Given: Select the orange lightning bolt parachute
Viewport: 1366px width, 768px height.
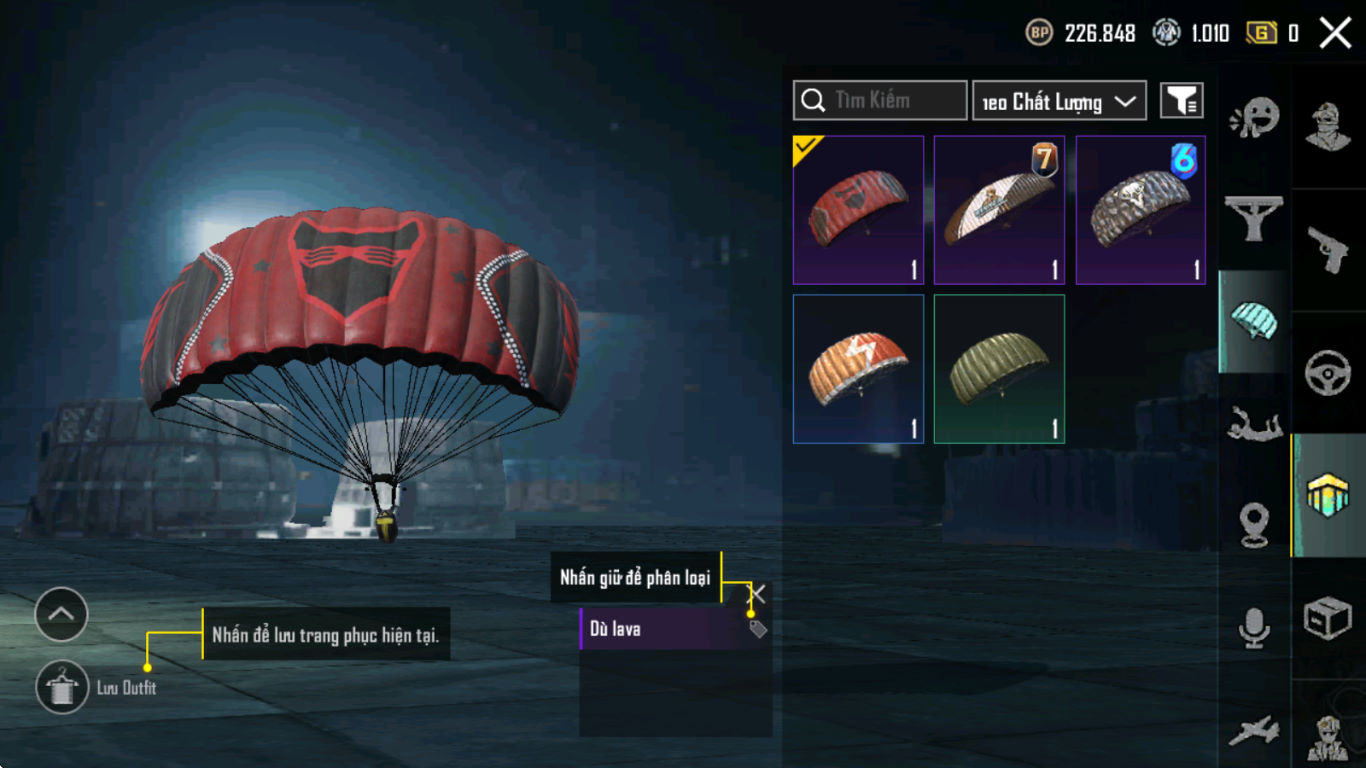Looking at the screenshot, I should [858, 368].
